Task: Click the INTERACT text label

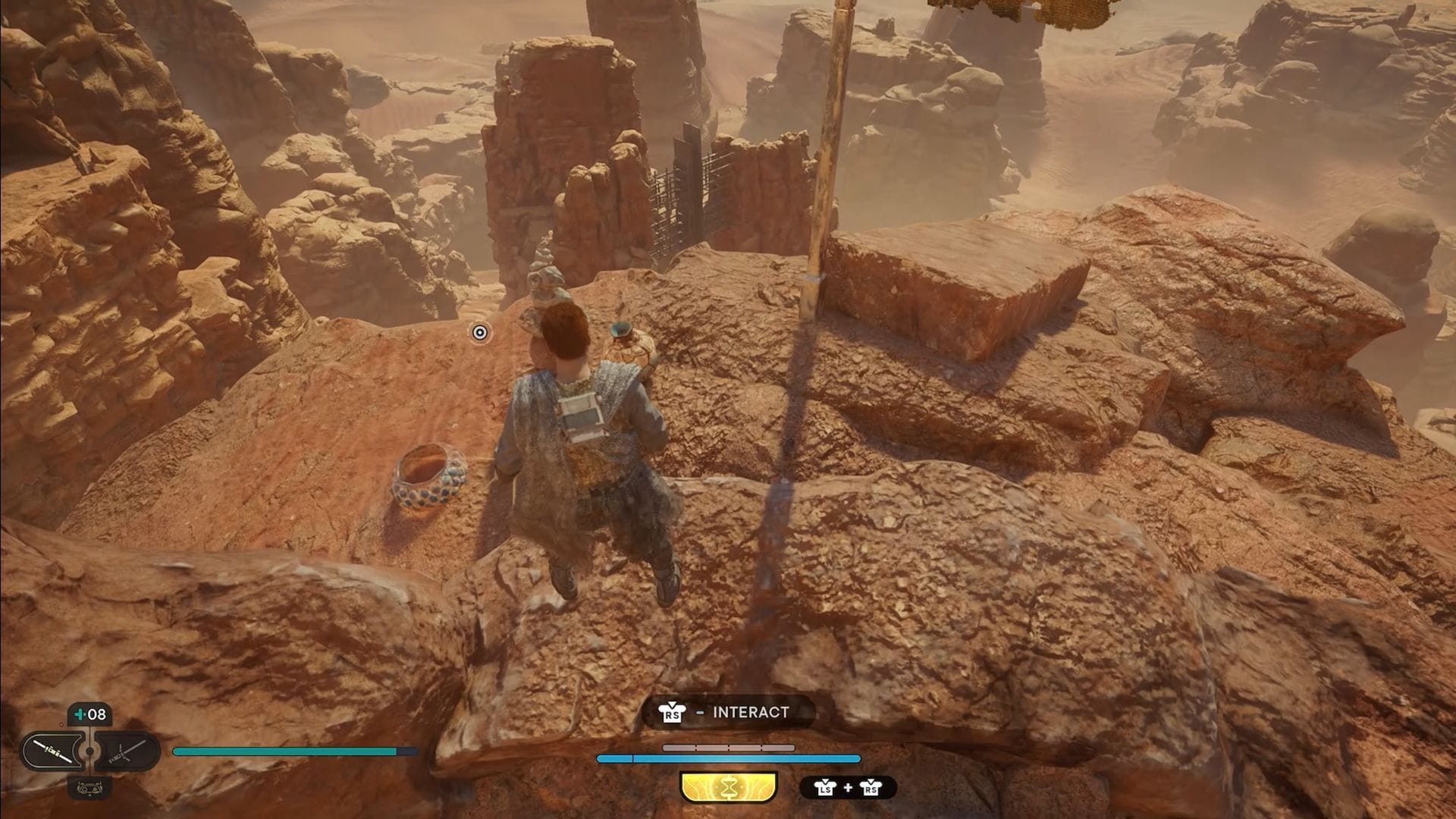Action: pos(751,712)
